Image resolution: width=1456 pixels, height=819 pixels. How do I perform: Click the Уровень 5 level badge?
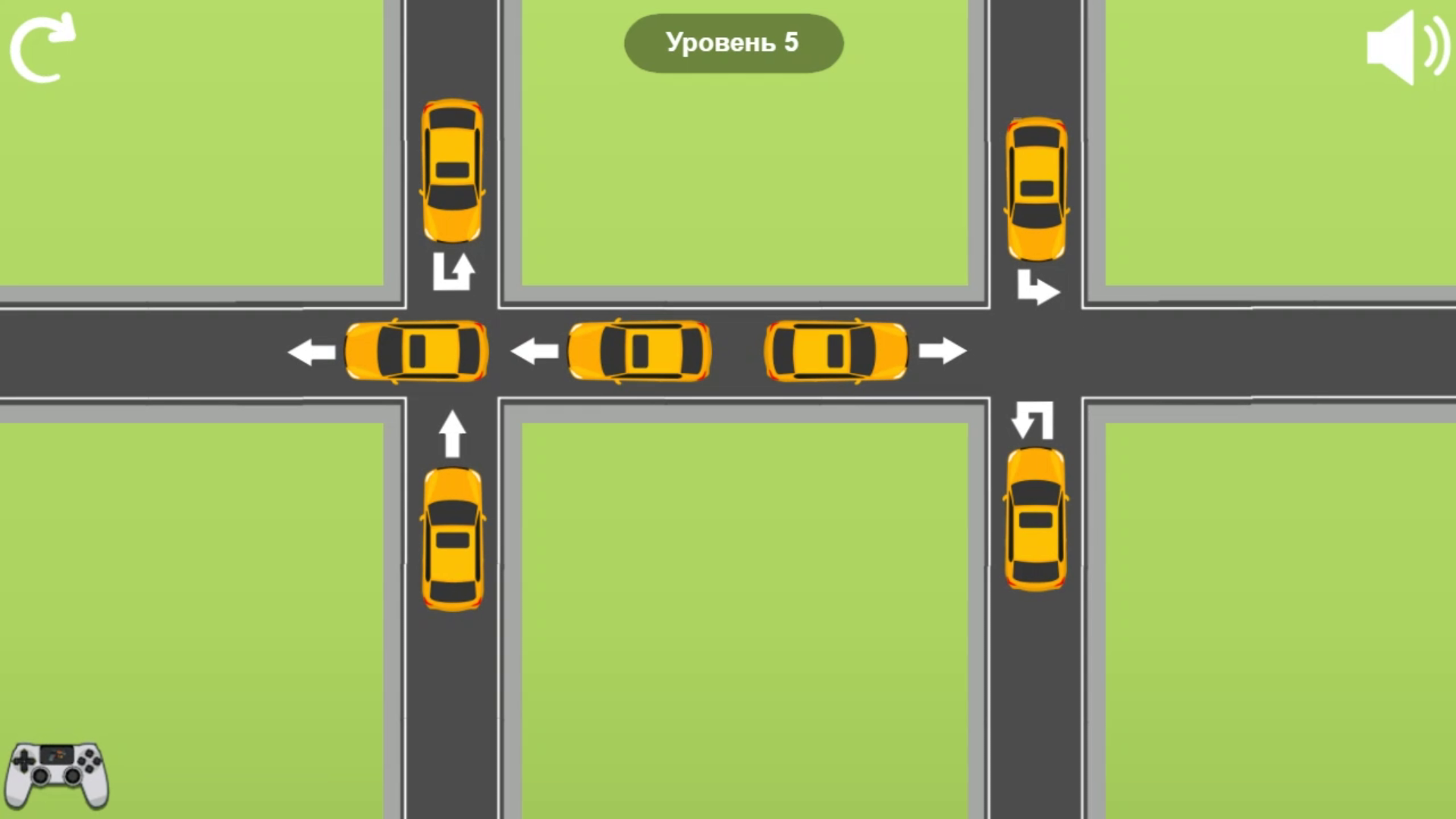733,43
